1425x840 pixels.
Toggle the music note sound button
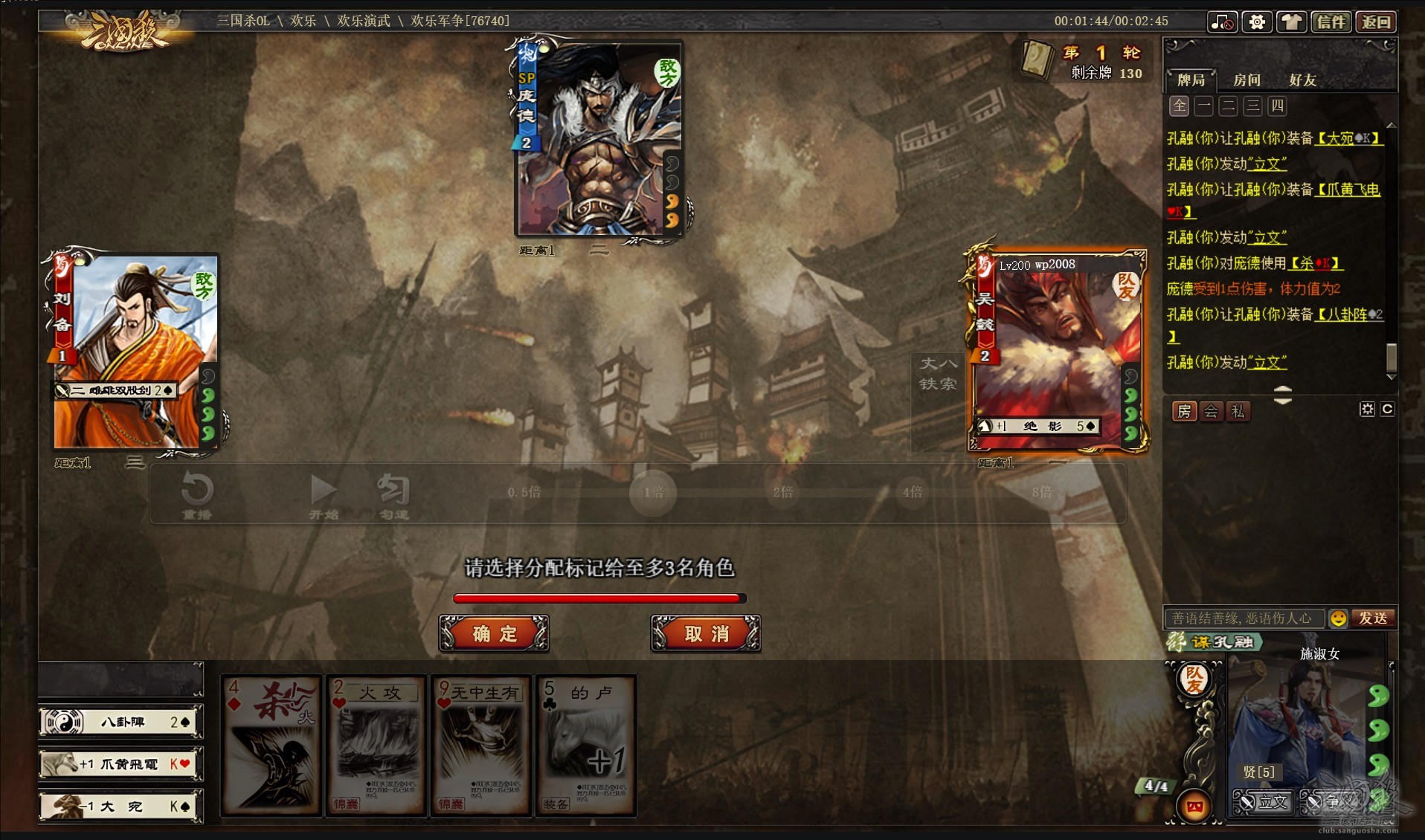click(1222, 22)
